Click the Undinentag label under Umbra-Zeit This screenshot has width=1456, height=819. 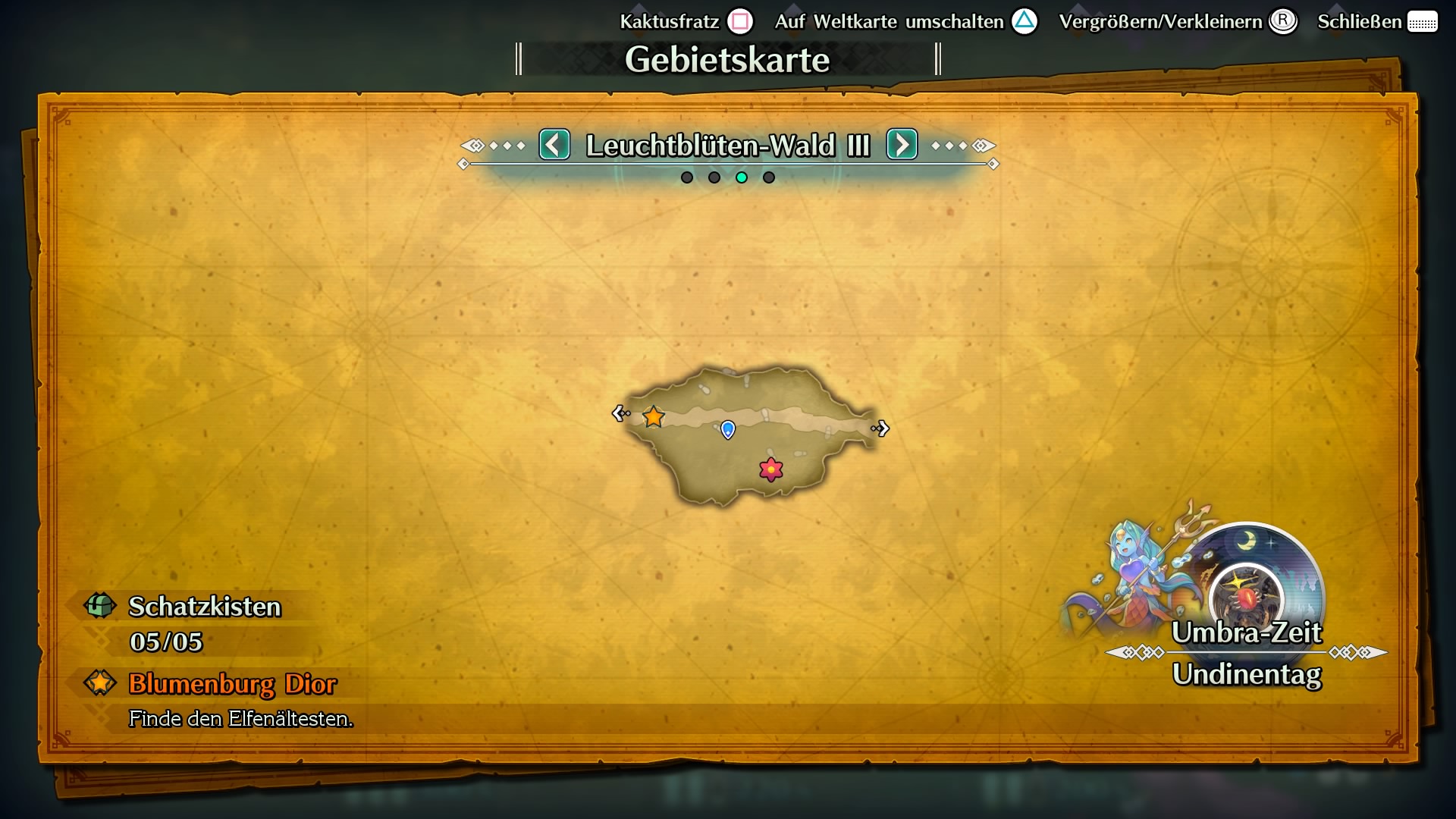coord(1247,673)
